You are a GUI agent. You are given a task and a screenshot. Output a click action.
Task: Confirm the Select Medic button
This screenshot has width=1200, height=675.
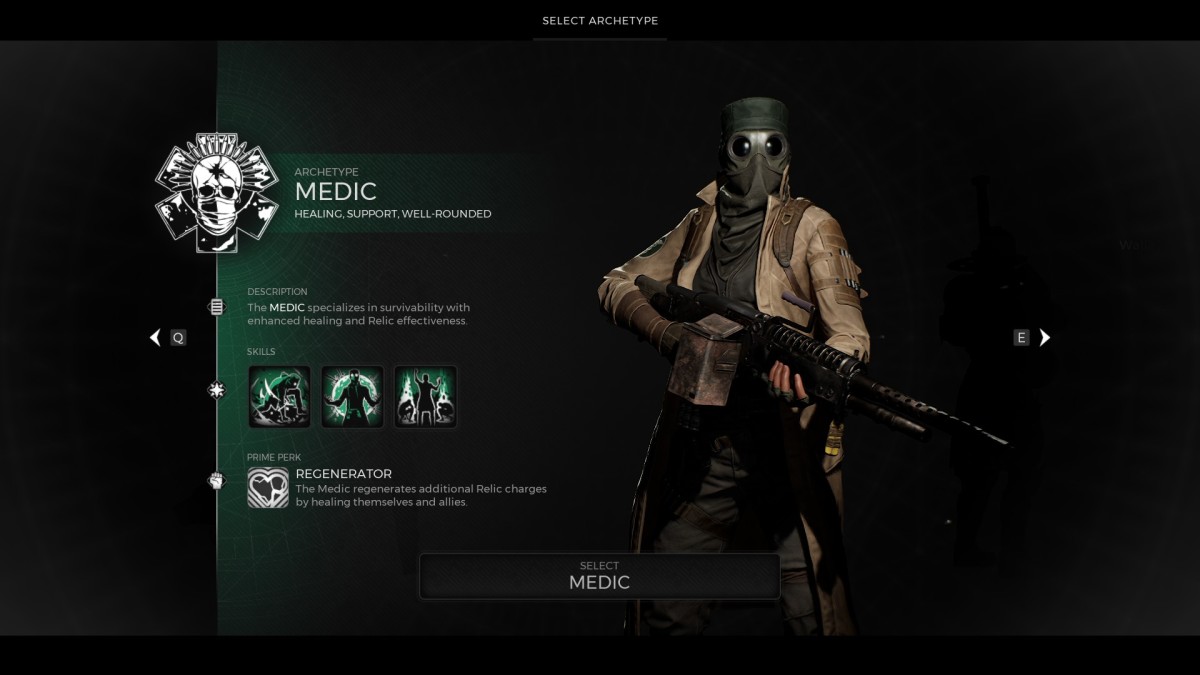pyautogui.click(x=599, y=576)
